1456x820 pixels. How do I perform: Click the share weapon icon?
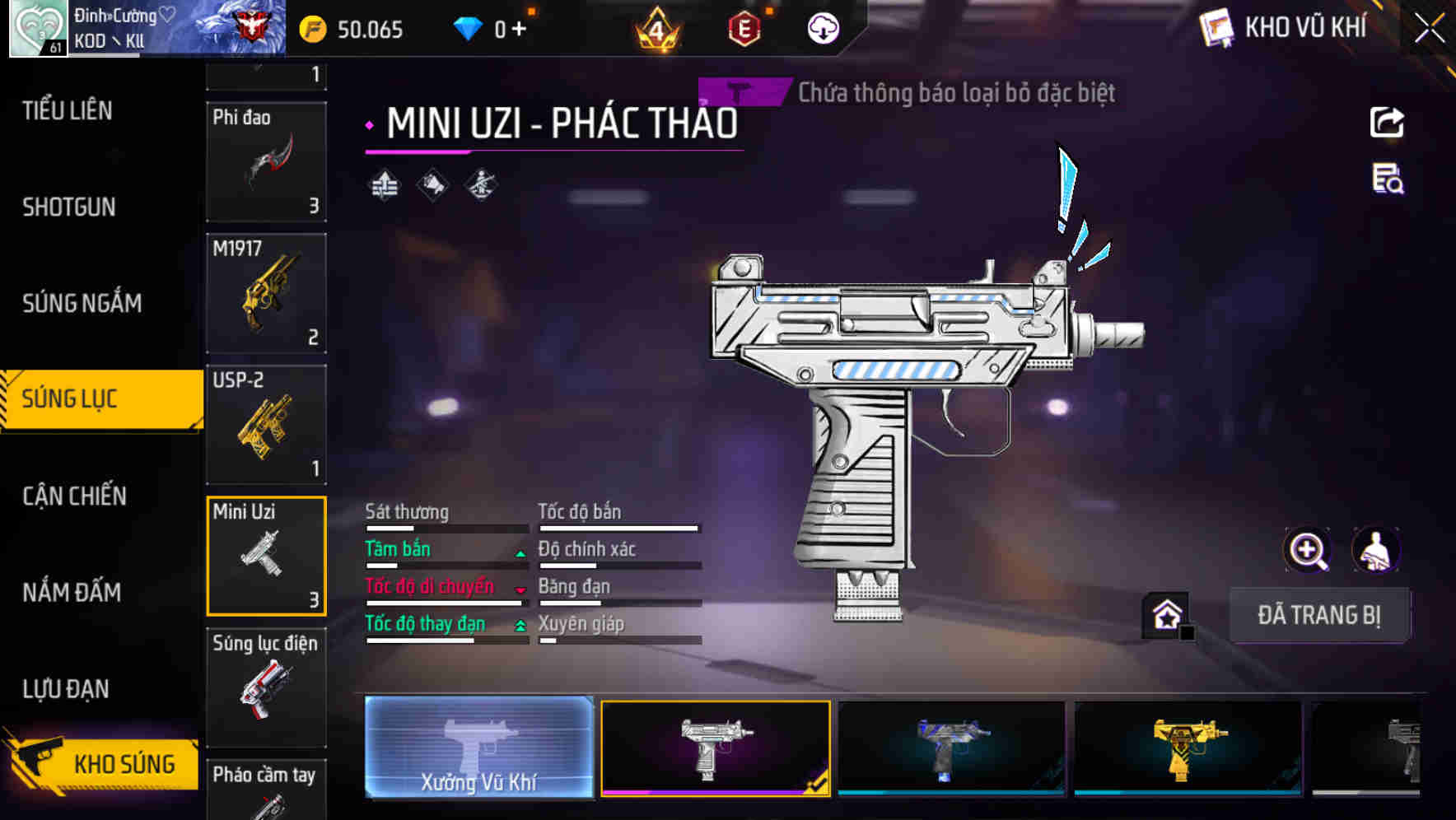[x=1388, y=122]
